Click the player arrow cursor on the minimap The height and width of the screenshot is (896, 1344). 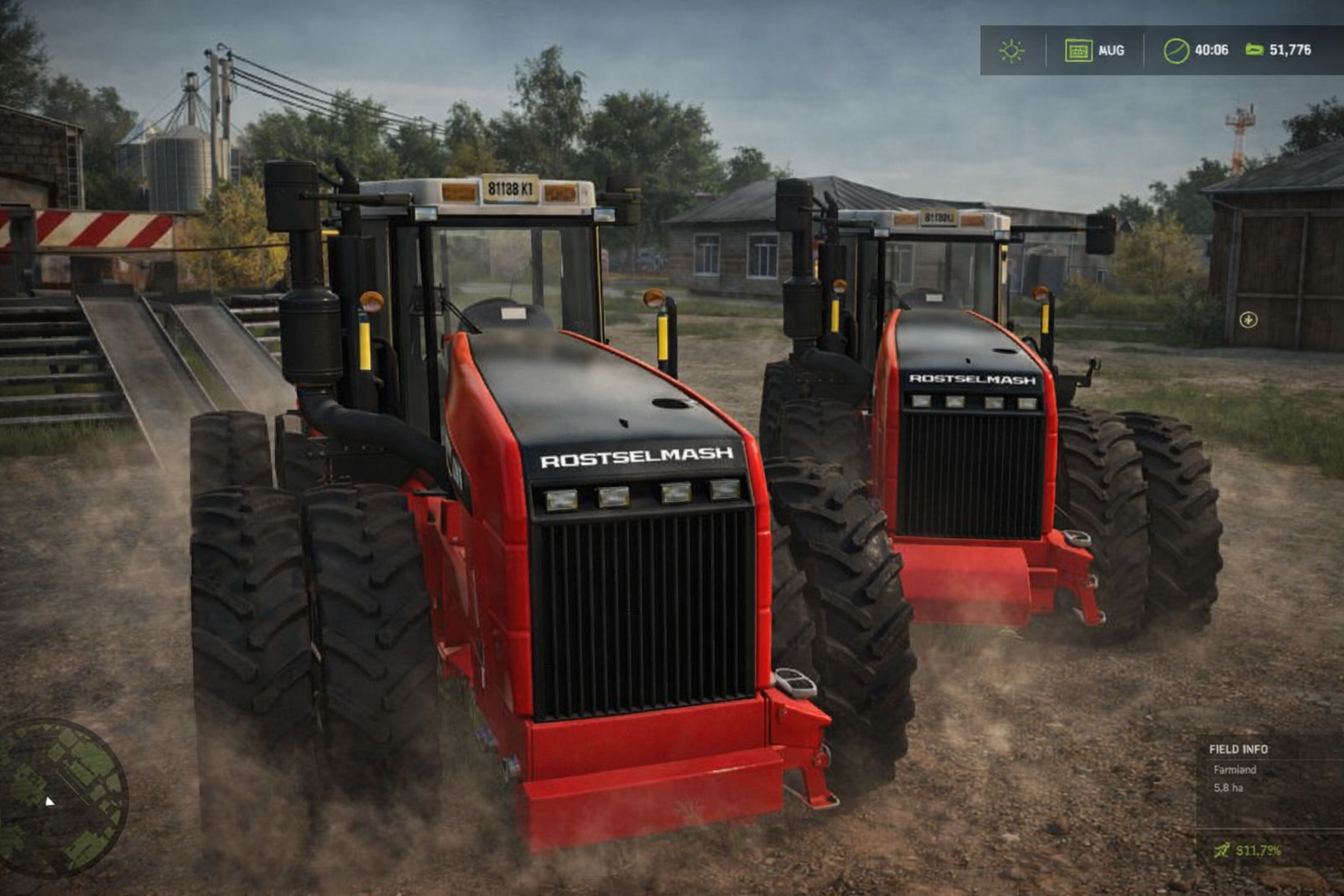(48, 801)
